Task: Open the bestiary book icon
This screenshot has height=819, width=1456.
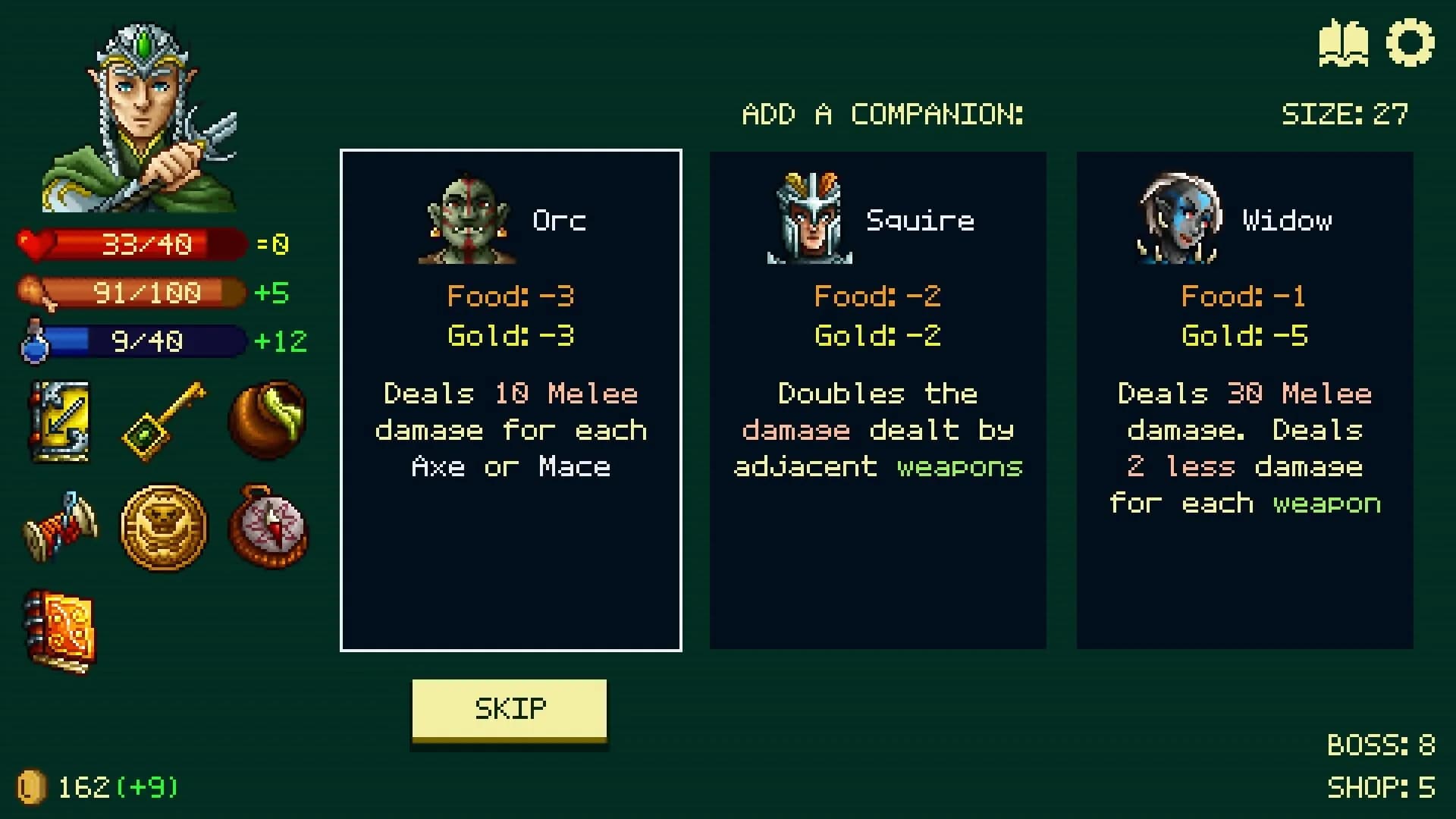Action: point(1344,43)
